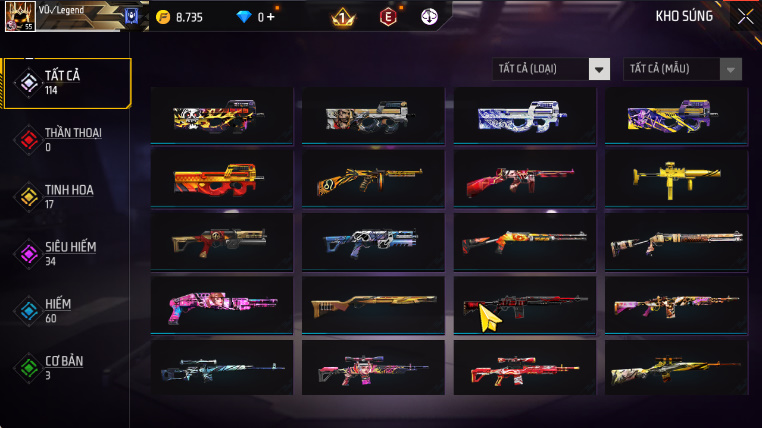Image resolution: width=762 pixels, height=428 pixels.
Task: Pick the plain gold shotgun skin
Action: 373,305
